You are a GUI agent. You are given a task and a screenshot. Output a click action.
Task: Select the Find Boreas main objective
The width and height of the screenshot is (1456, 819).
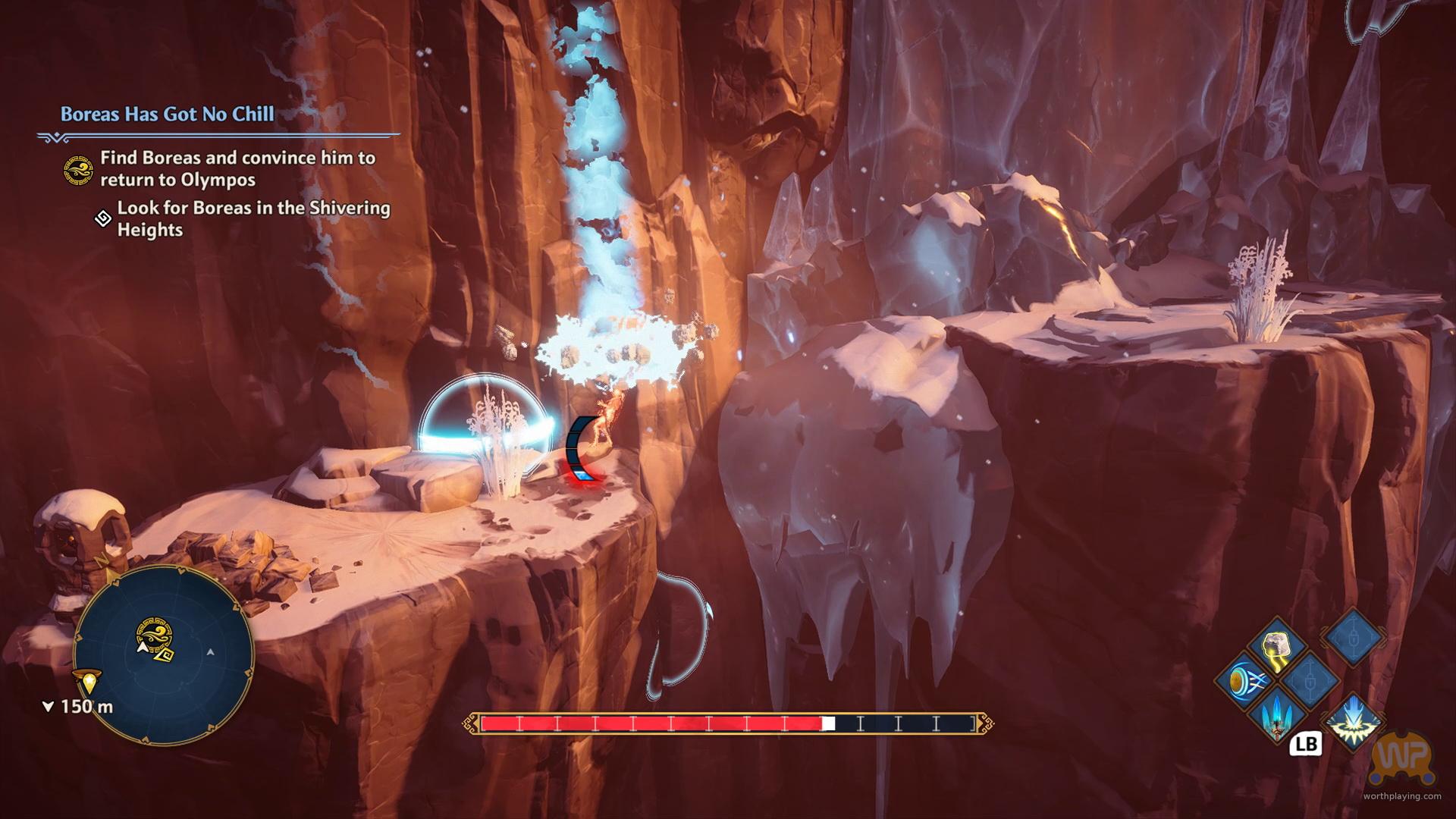click(x=237, y=168)
